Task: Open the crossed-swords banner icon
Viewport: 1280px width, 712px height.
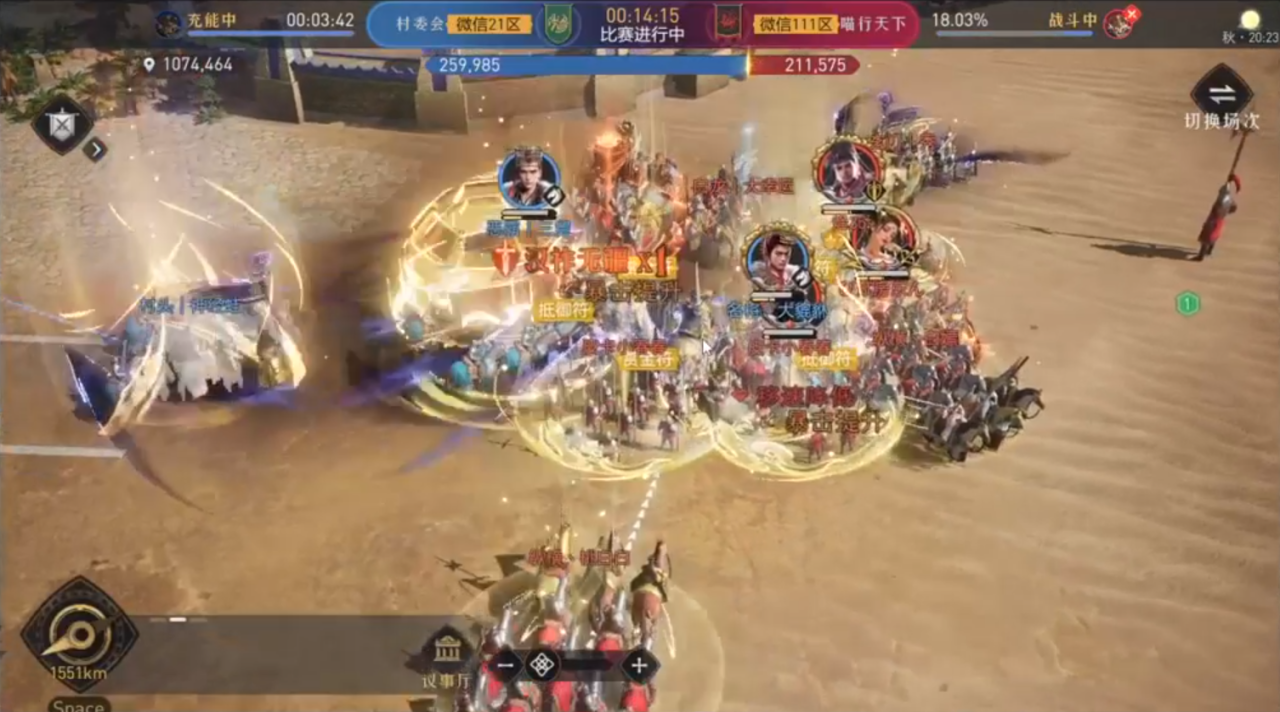Action: 62,124
